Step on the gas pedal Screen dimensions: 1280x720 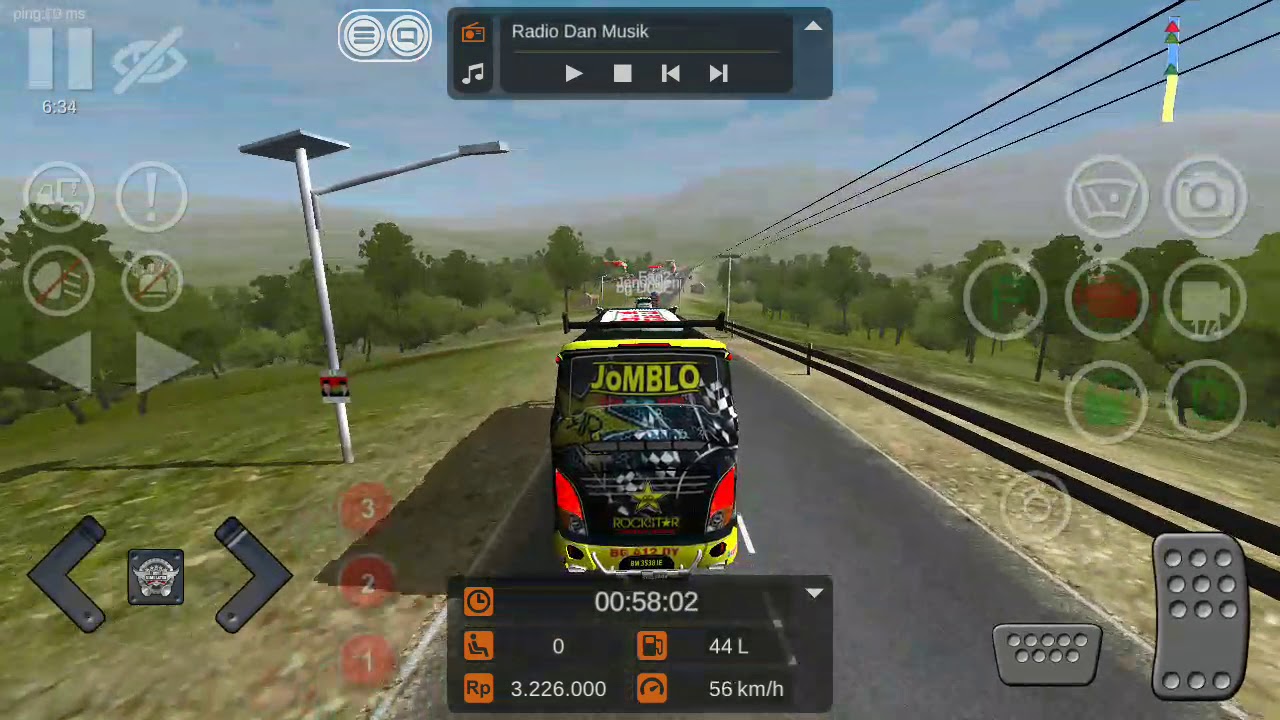(x=1198, y=615)
